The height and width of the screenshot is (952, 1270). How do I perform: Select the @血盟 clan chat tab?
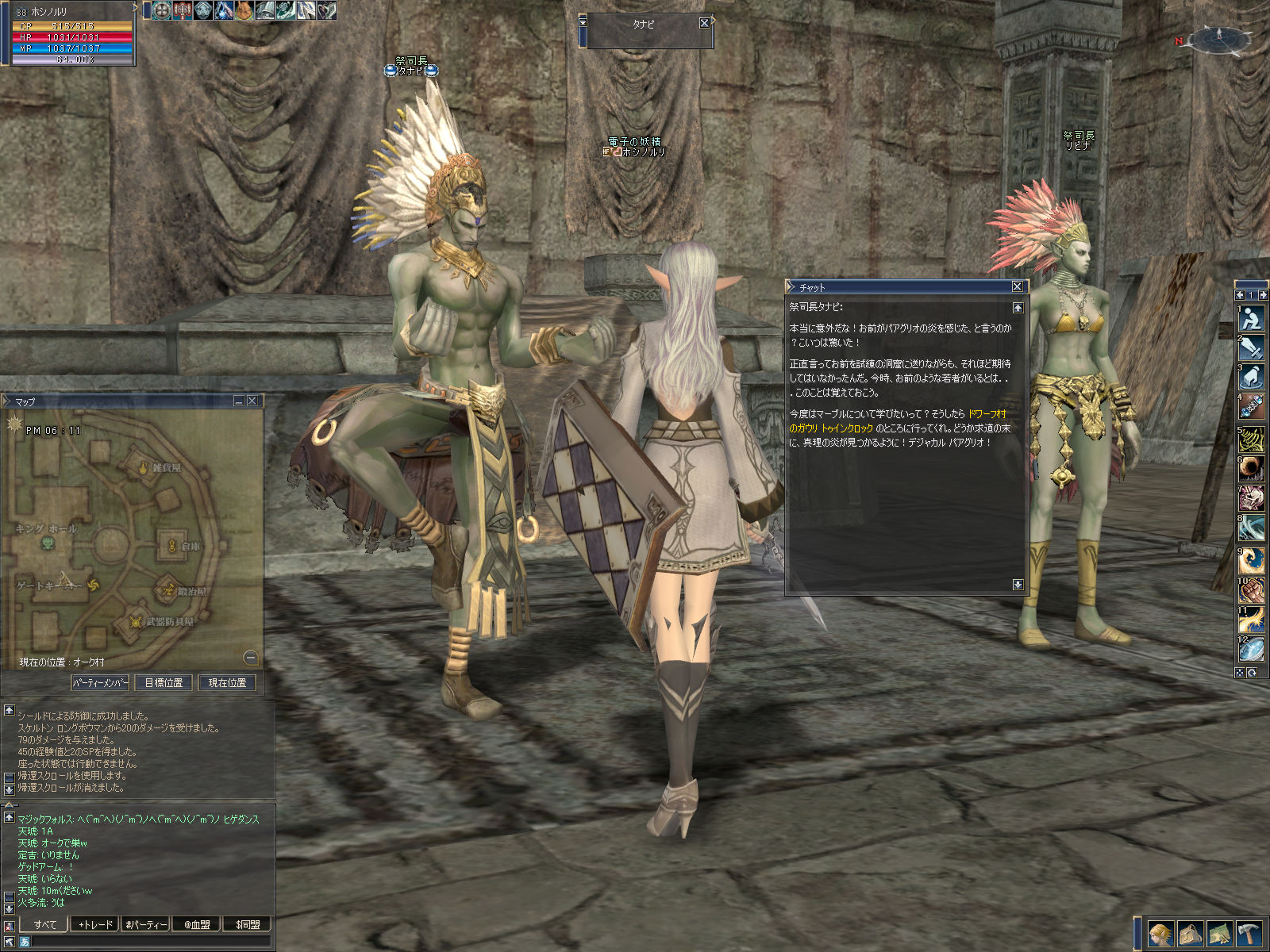point(197,924)
